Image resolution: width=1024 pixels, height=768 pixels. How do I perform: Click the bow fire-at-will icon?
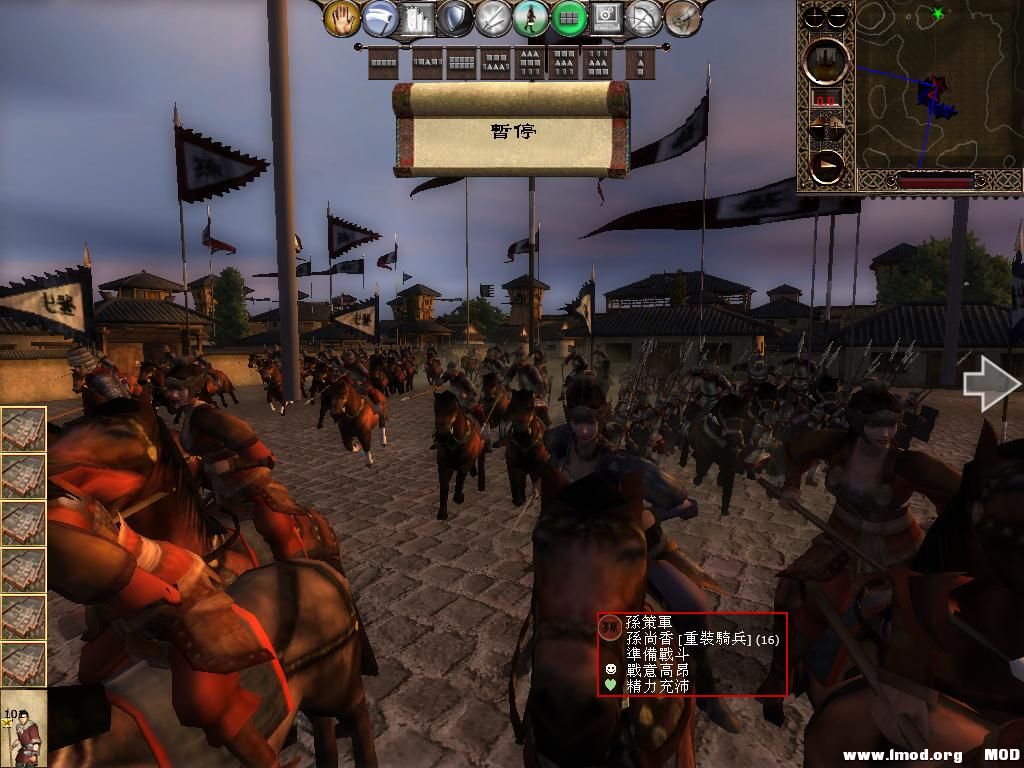(644, 18)
